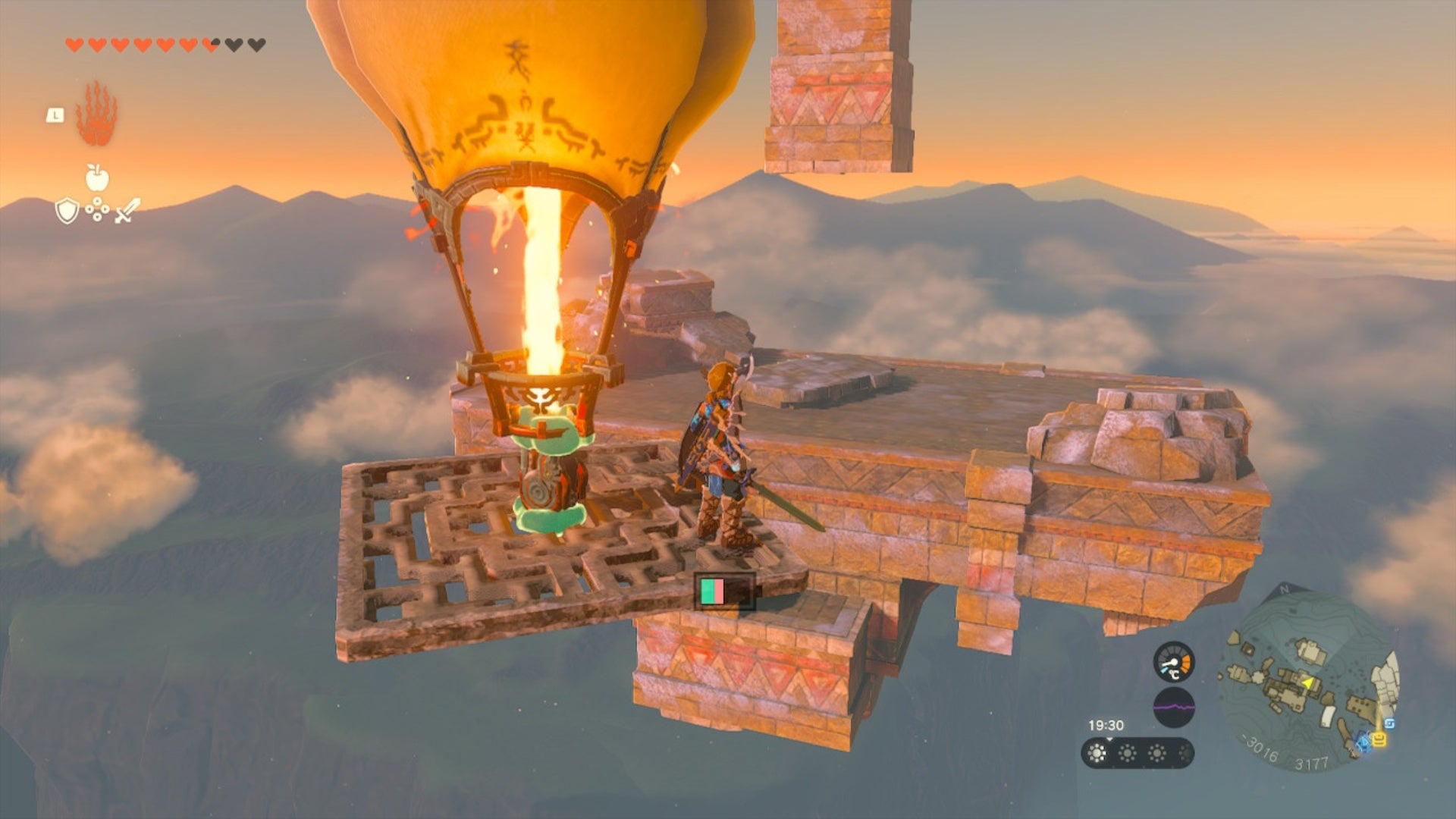The image size is (1456, 819).
Task: Select the apple quick-item icon
Action: [x=97, y=178]
